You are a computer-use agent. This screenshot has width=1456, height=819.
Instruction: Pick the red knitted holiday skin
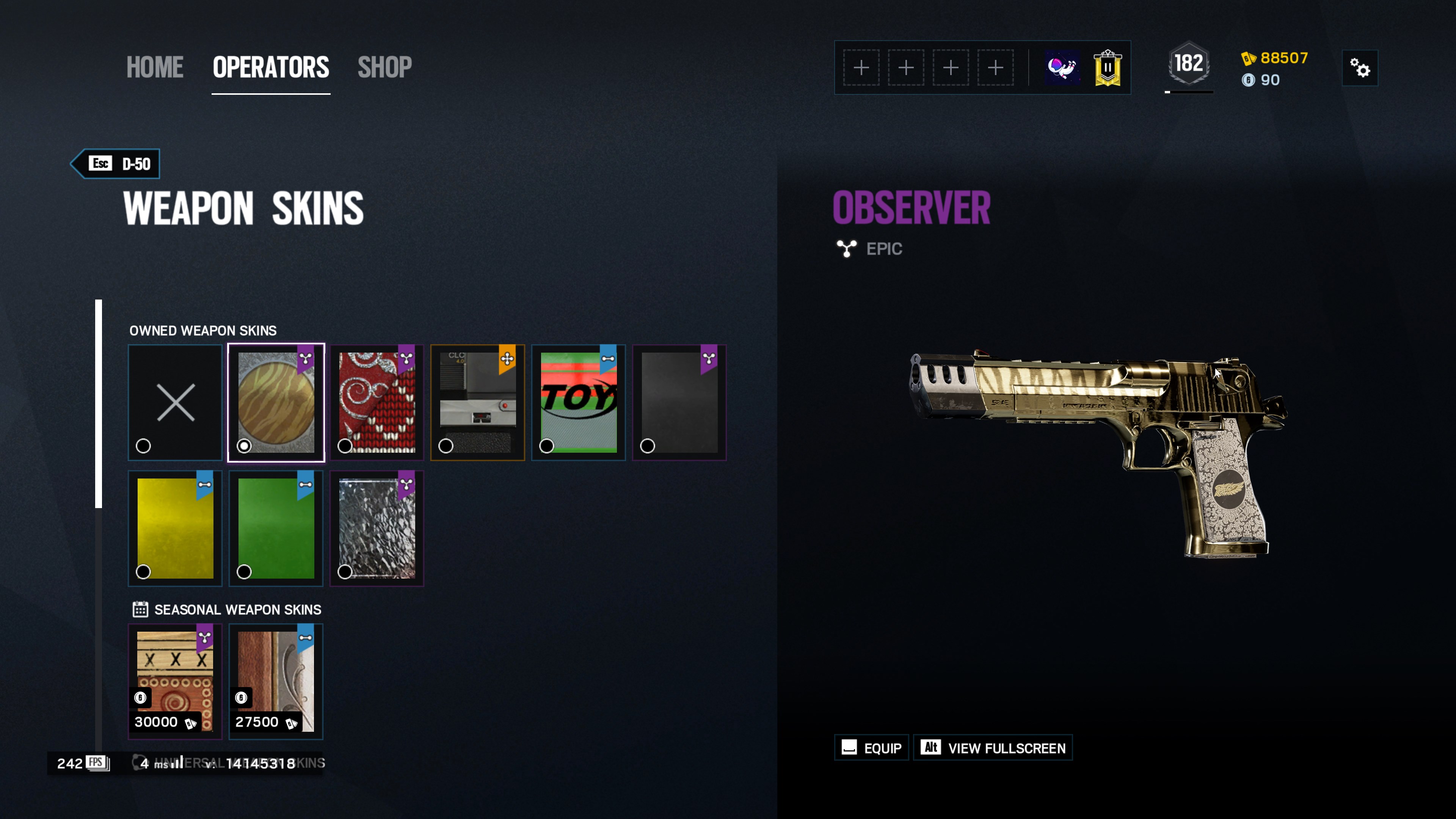377,402
